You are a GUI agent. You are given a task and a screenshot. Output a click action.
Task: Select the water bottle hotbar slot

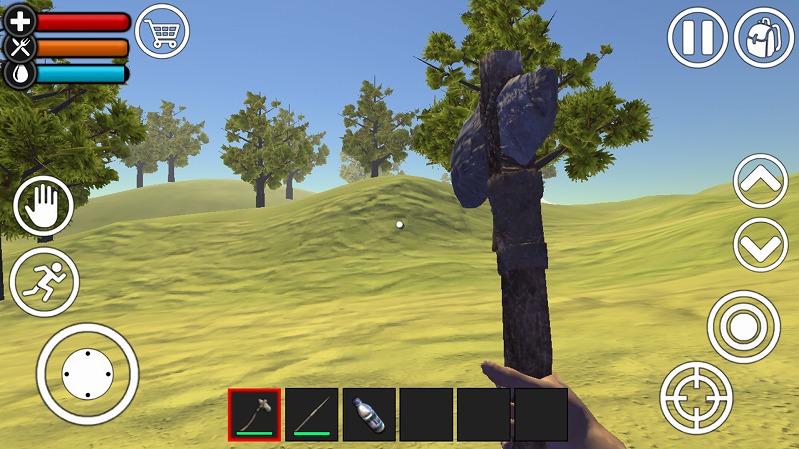[369, 414]
